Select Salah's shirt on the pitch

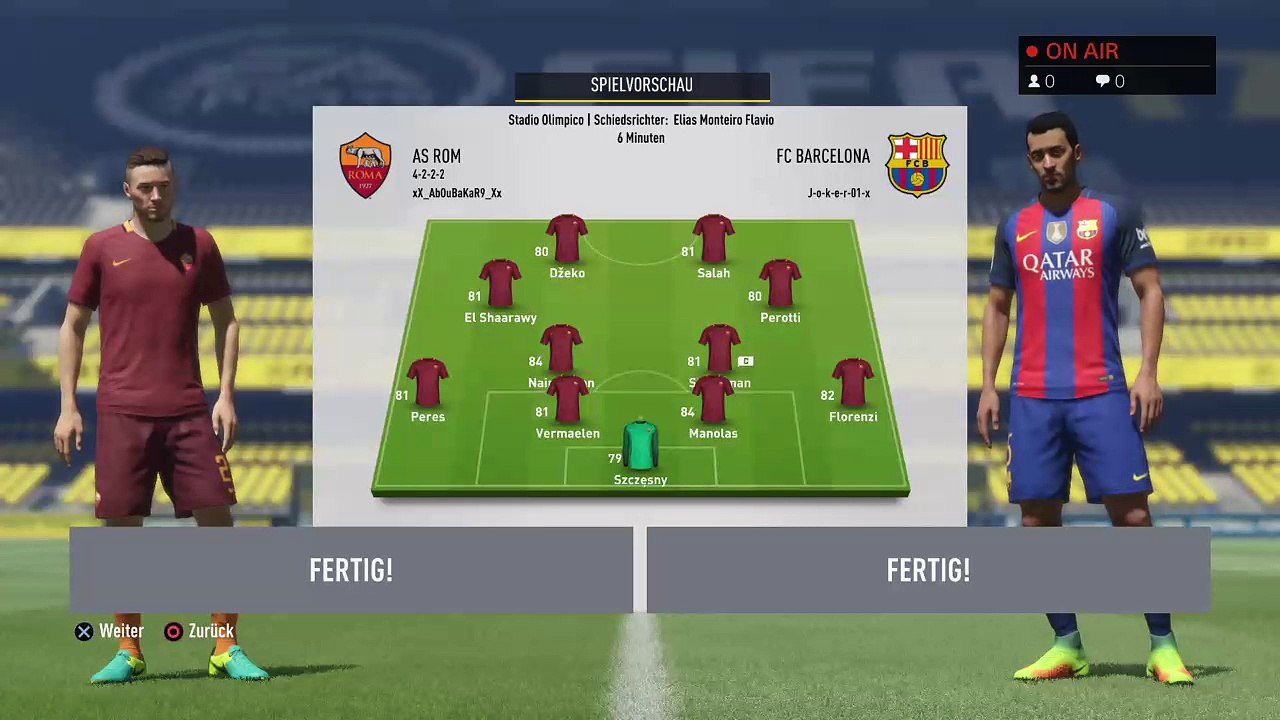pyautogui.click(x=713, y=240)
